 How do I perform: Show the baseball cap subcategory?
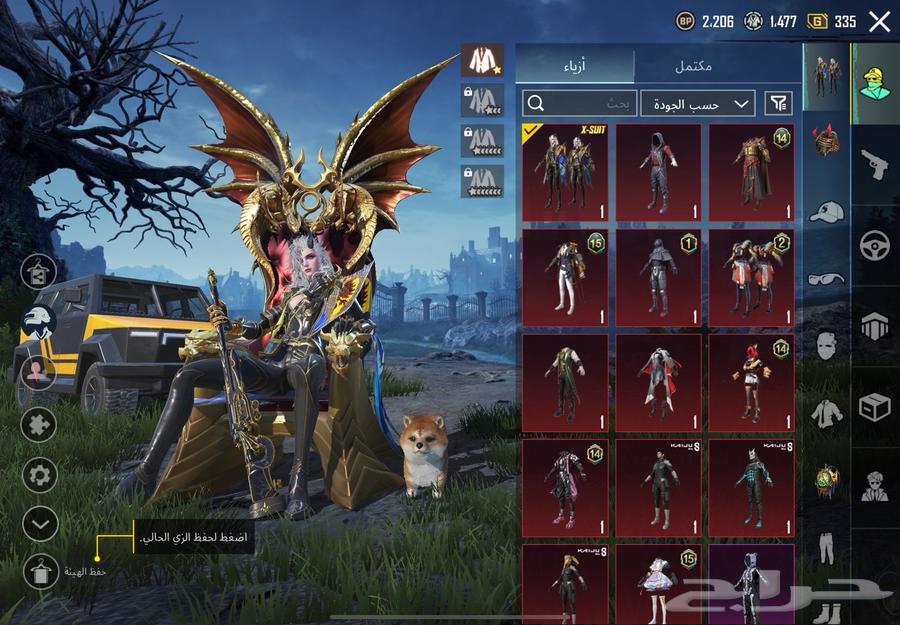[x=826, y=211]
